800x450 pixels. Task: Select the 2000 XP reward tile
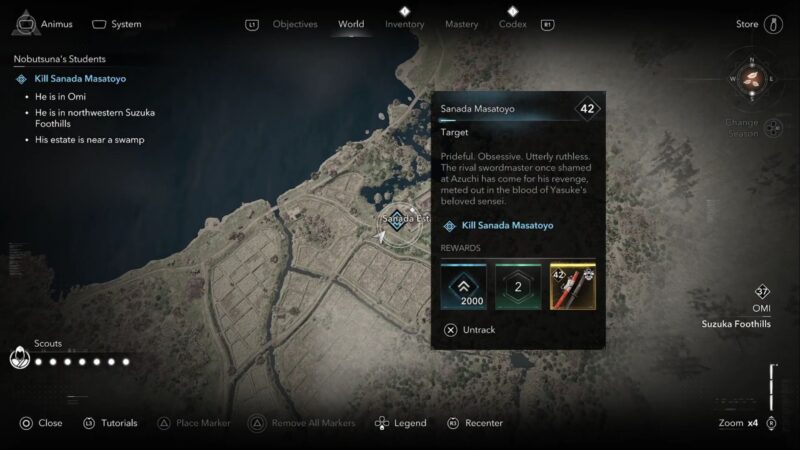point(463,286)
